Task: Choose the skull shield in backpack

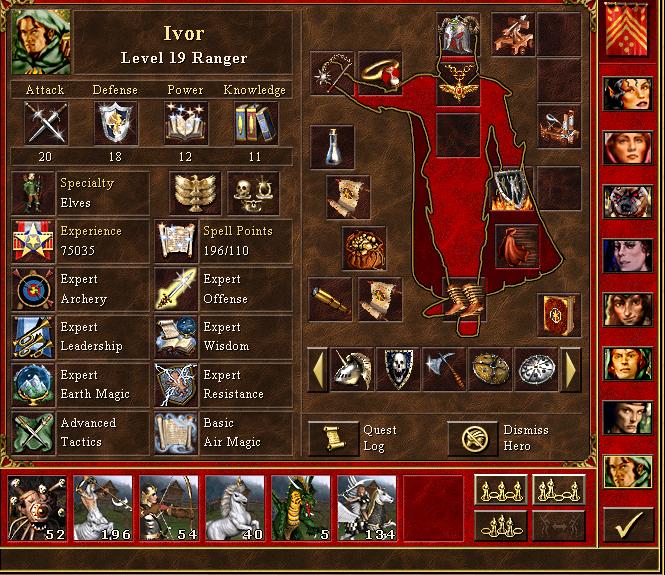Action: 397,369
